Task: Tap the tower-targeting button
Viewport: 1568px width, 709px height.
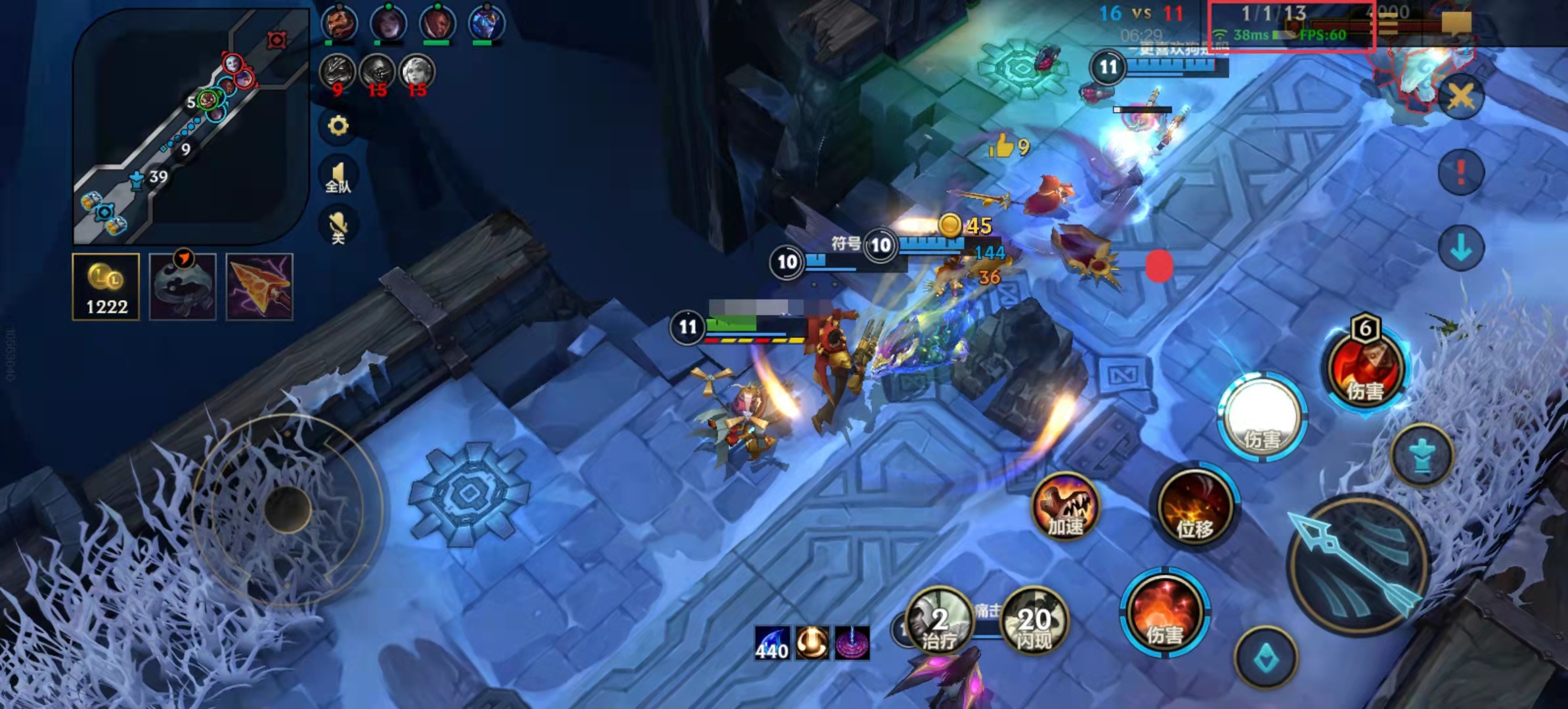Action: (1422, 456)
